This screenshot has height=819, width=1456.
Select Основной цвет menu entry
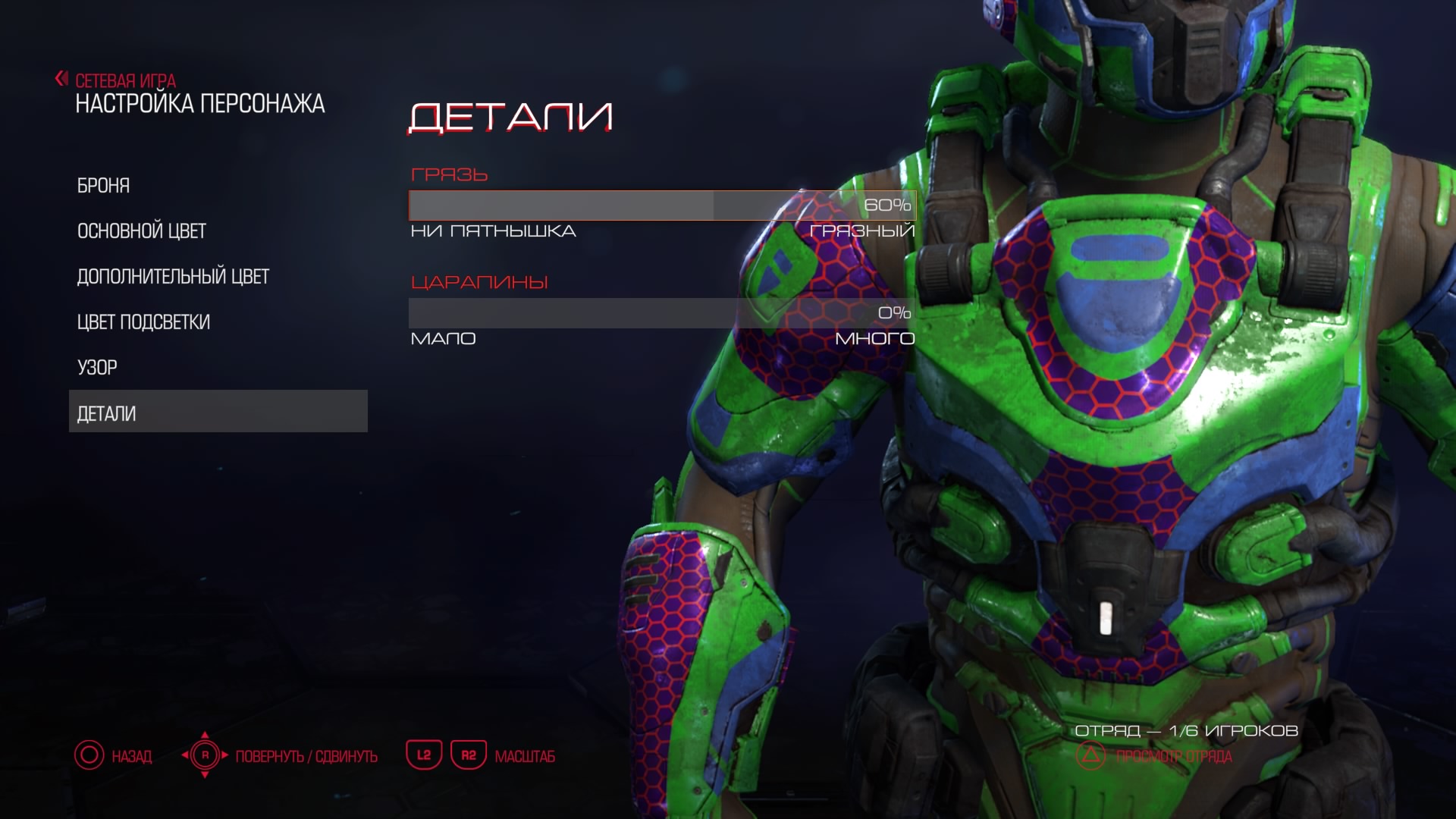[142, 231]
